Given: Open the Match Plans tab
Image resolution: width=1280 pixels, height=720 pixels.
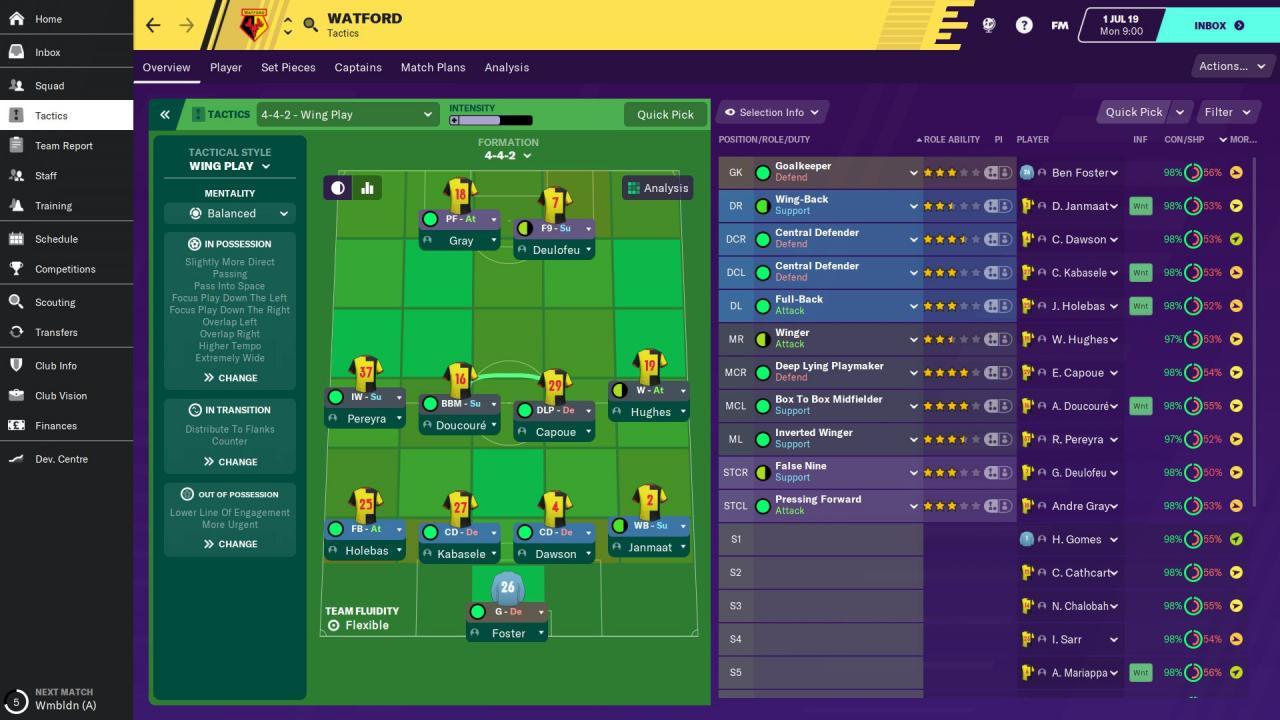Looking at the screenshot, I should [433, 67].
